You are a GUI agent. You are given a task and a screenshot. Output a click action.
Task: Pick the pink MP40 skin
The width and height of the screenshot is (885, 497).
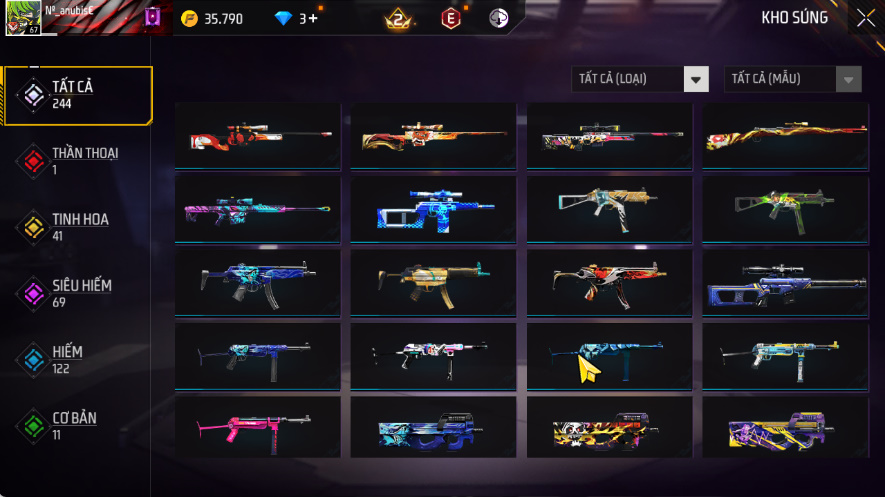[x=257, y=429]
